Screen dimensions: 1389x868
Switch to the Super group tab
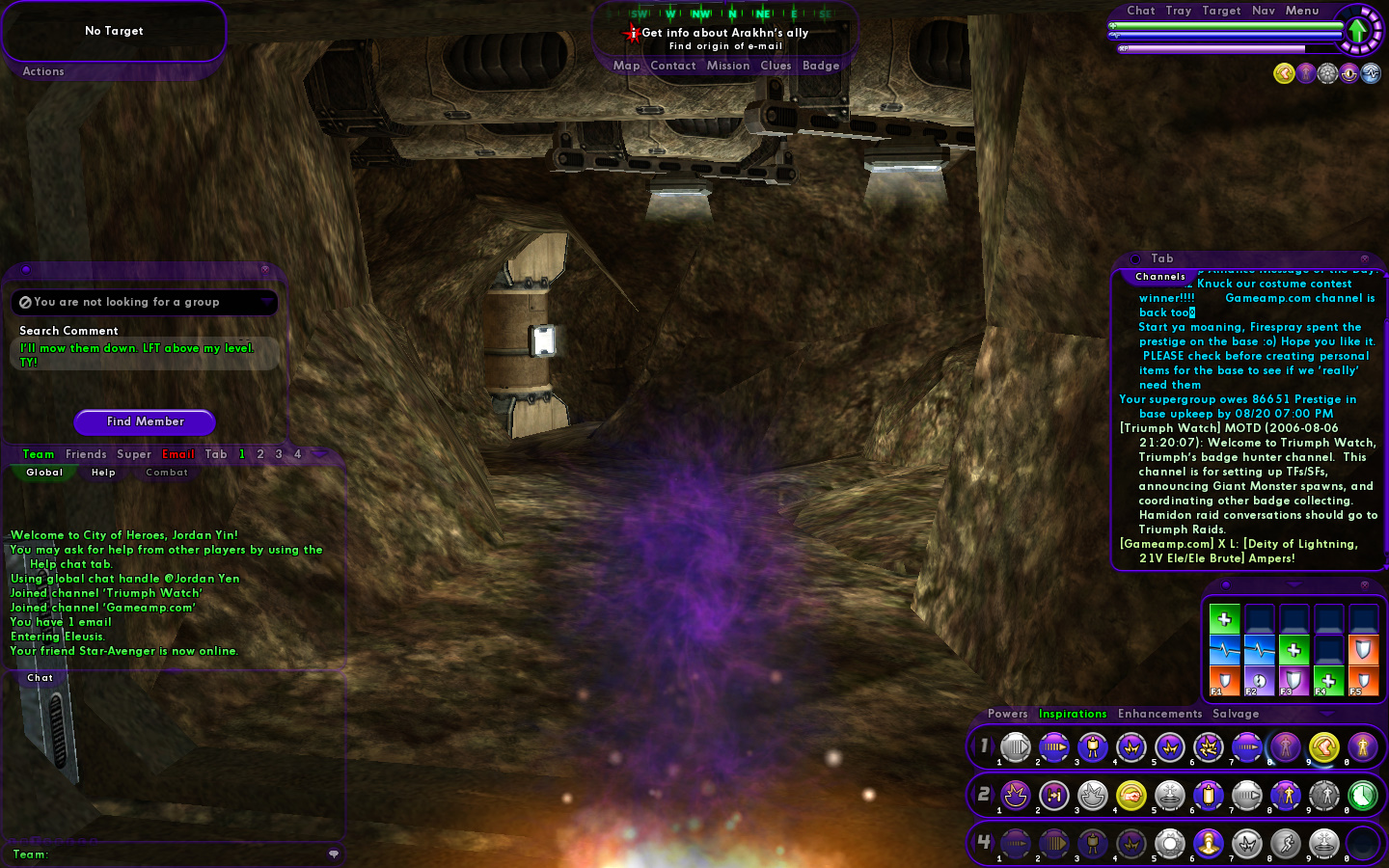[x=134, y=454]
